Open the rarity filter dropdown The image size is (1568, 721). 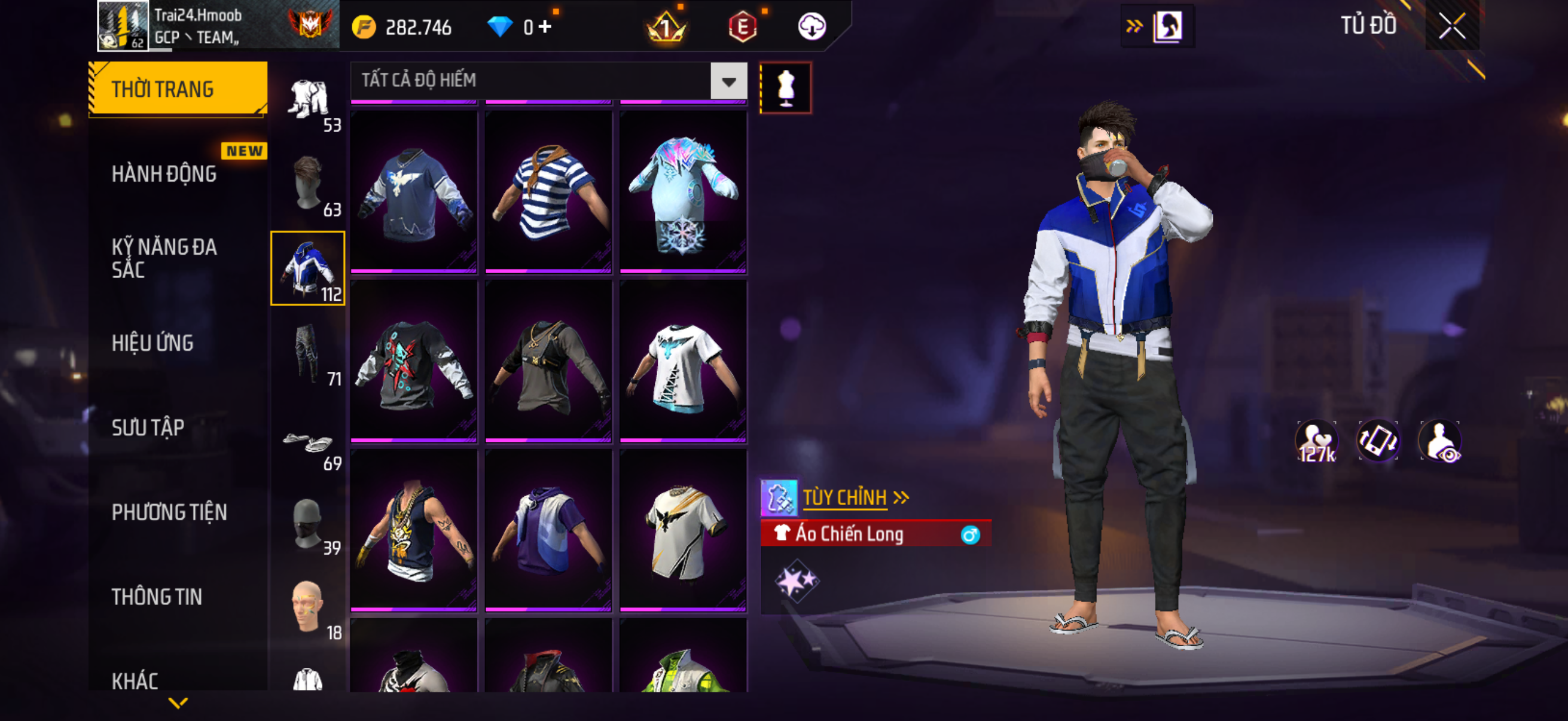click(728, 81)
